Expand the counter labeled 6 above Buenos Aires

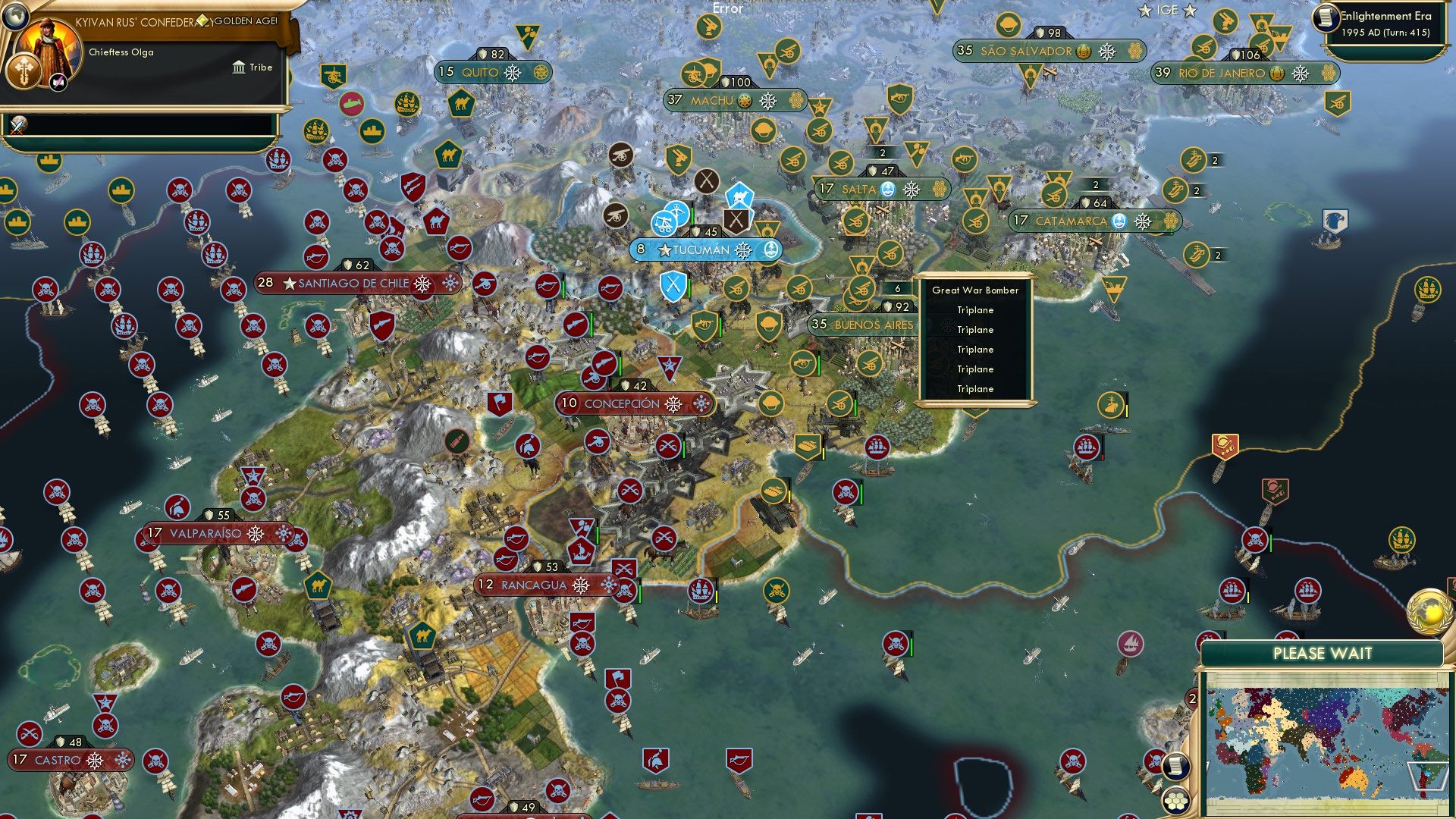coord(899,289)
